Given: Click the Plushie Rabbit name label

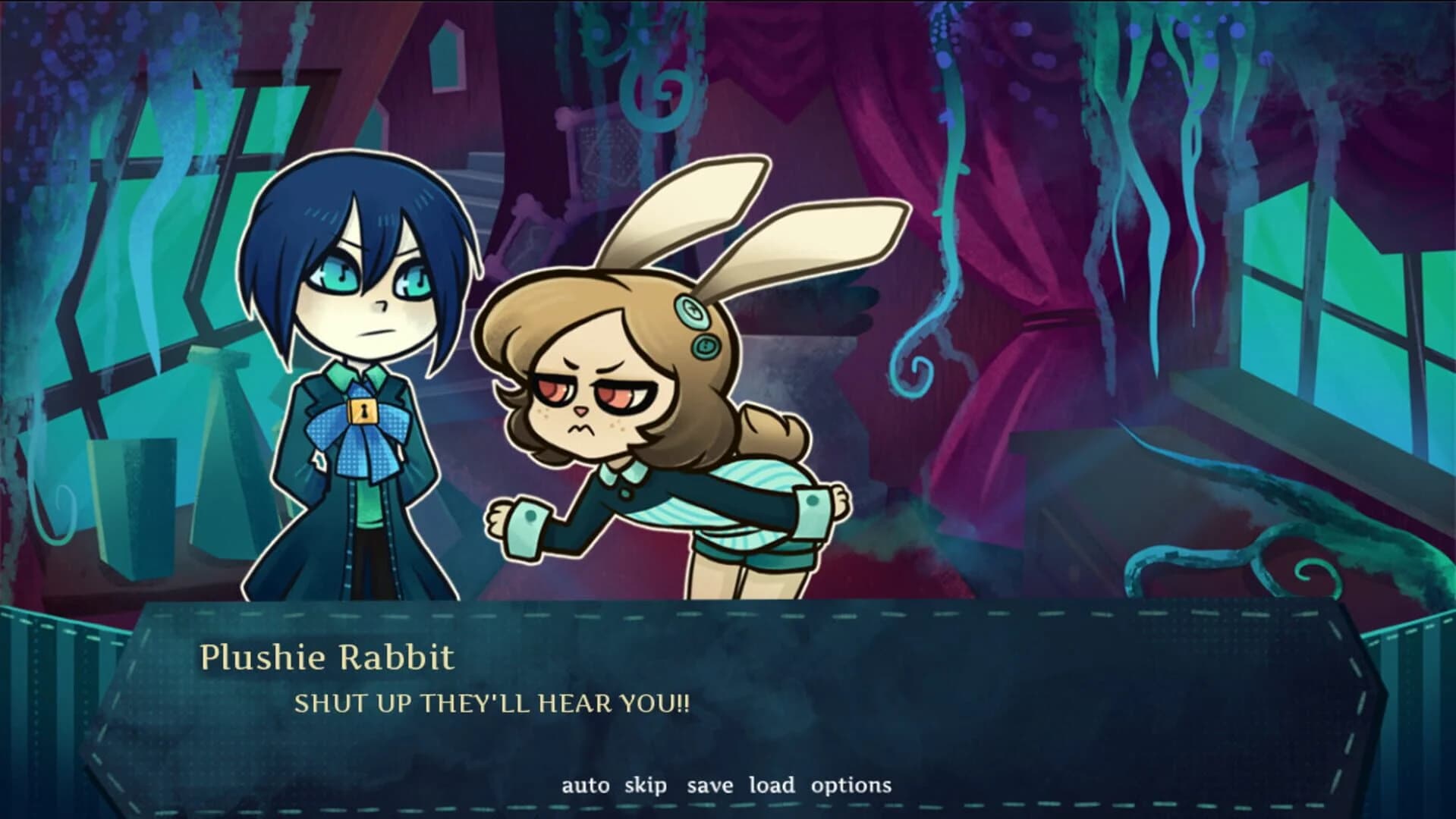Looking at the screenshot, I should [326, 659].
